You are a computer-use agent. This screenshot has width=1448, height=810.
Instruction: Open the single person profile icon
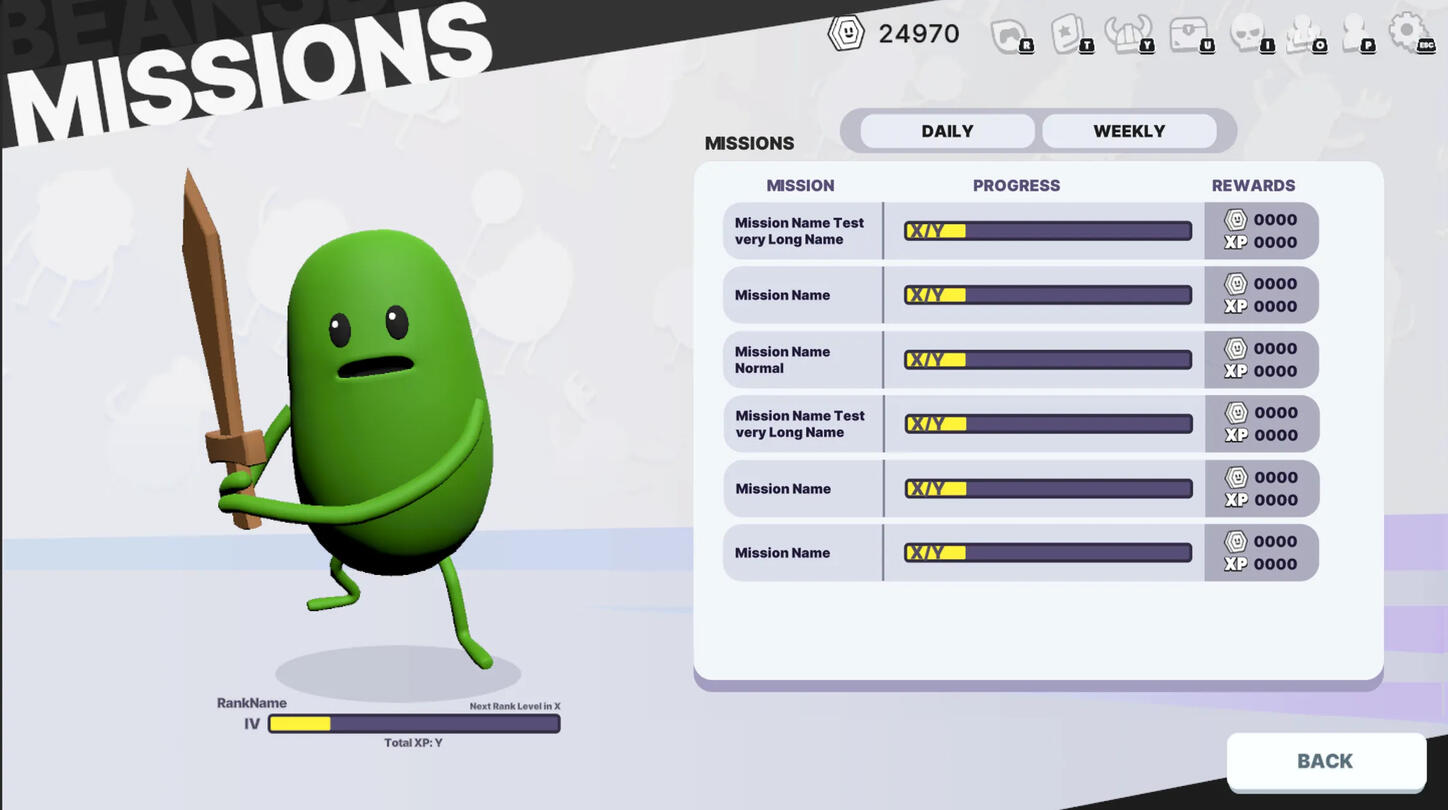point(1355,35)
